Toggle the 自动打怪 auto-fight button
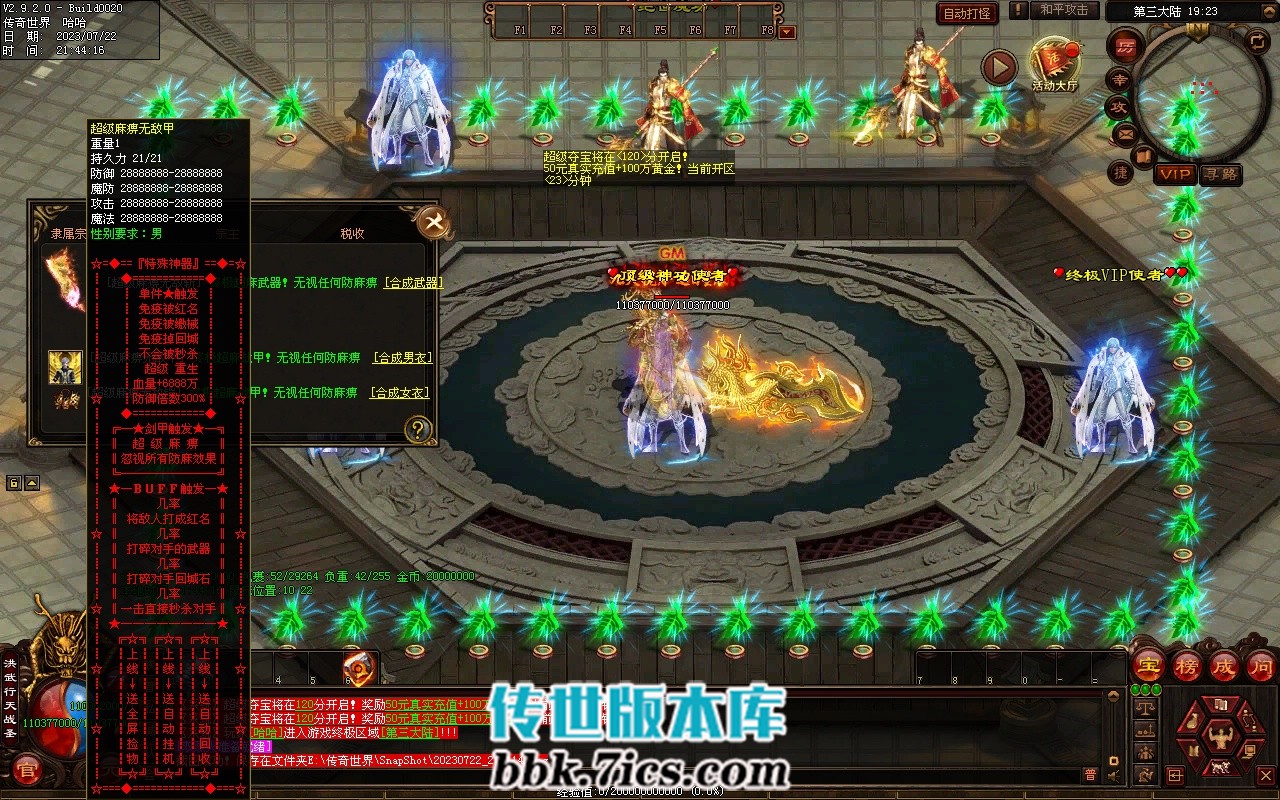The image size is (1280, 800). tap(968, 14)
